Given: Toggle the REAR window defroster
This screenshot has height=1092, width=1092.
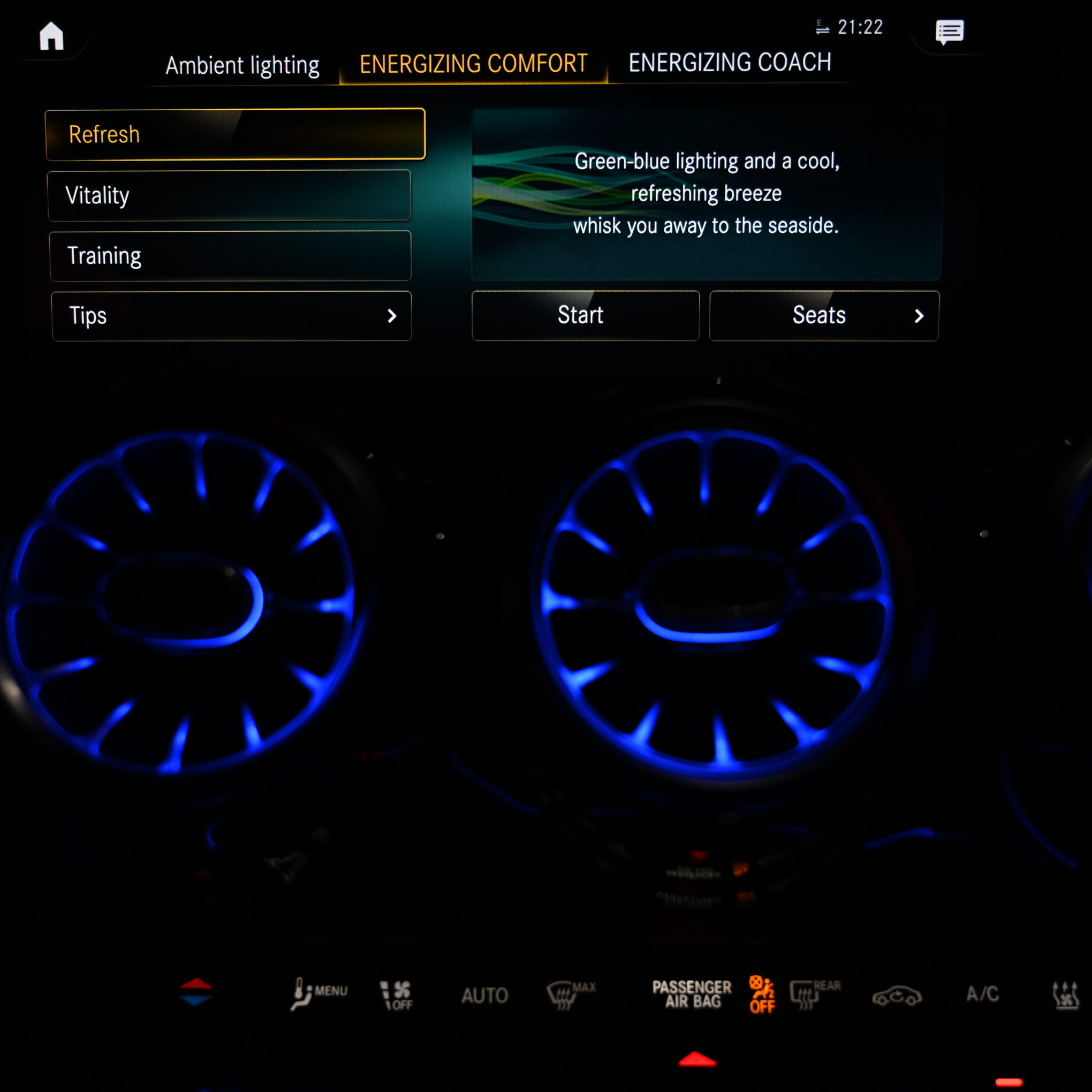Looking at the screenshot, I should 814,994.
